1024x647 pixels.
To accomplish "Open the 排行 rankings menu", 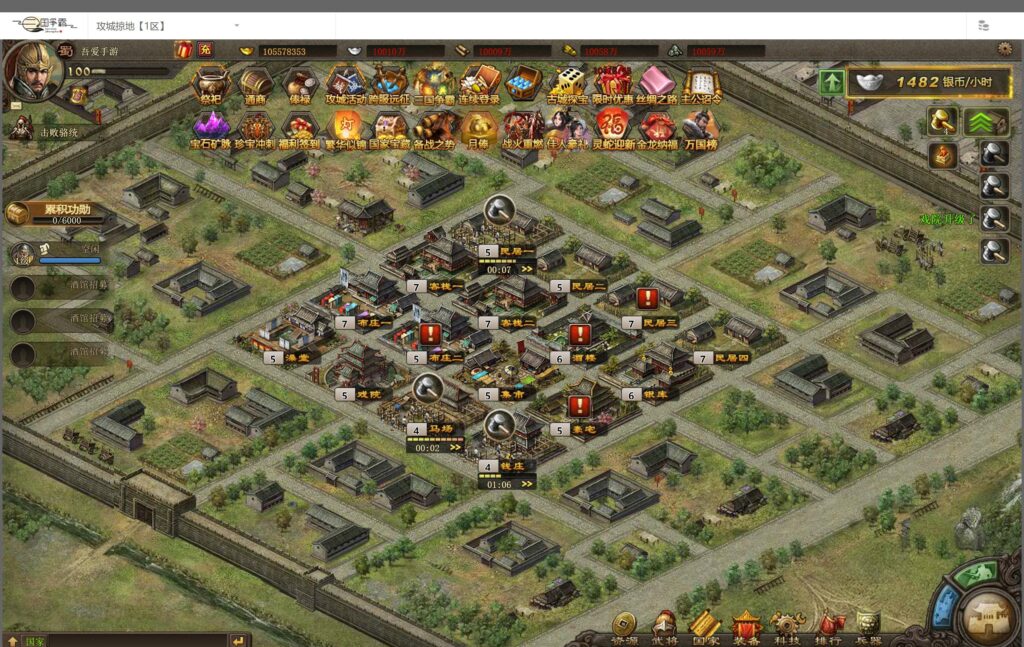I will tap(828, 626).
